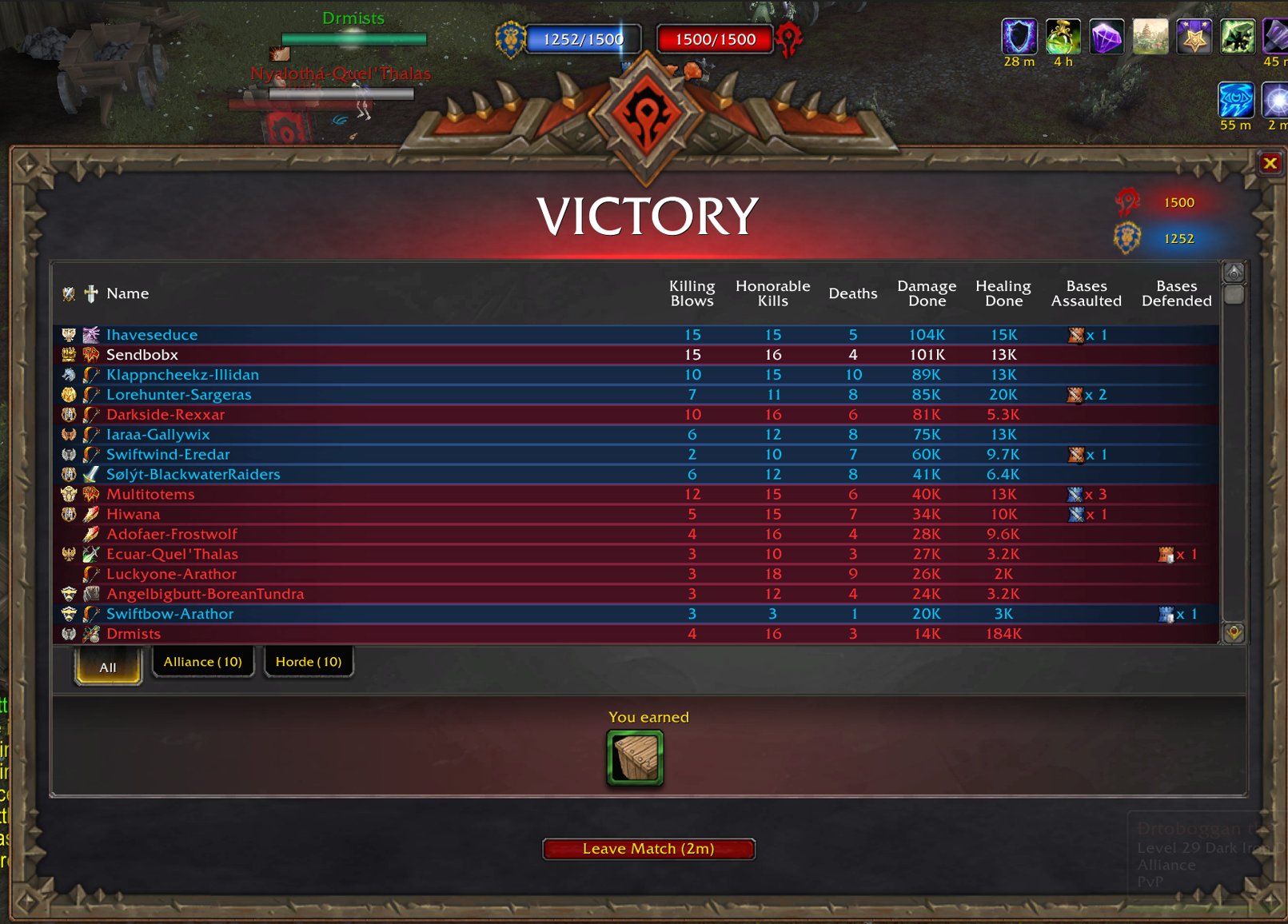Leave the match via the red button

point(648,849)
